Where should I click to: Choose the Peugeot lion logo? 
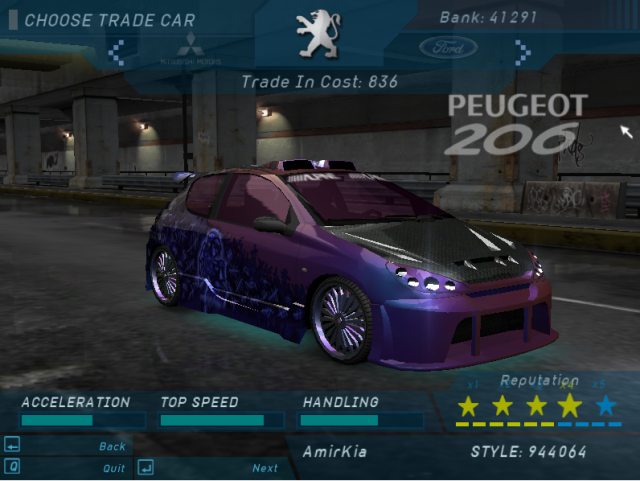pyautogui.click(x=318, y=35)
